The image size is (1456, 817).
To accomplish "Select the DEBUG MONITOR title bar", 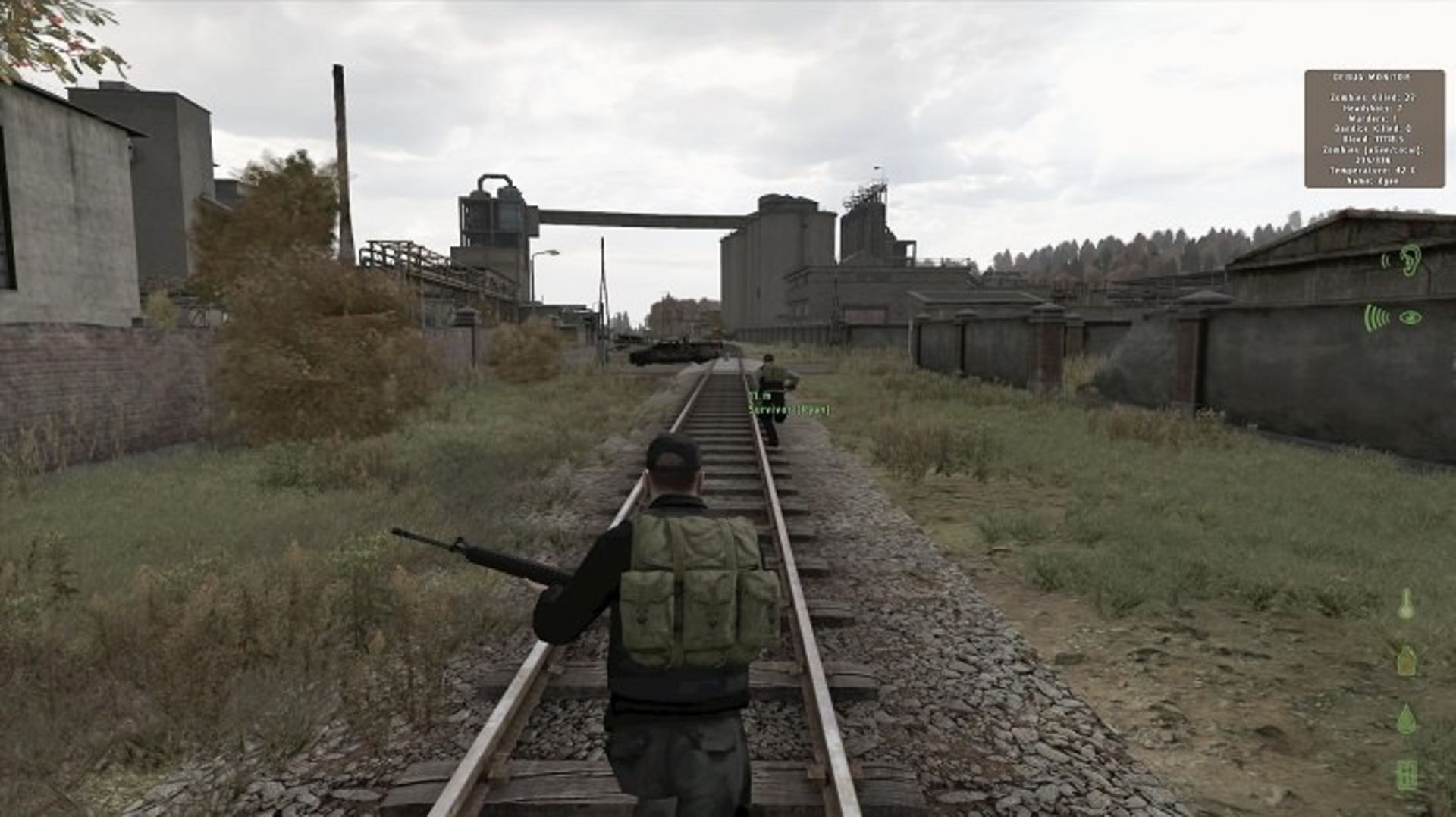I will point(1373,75).
